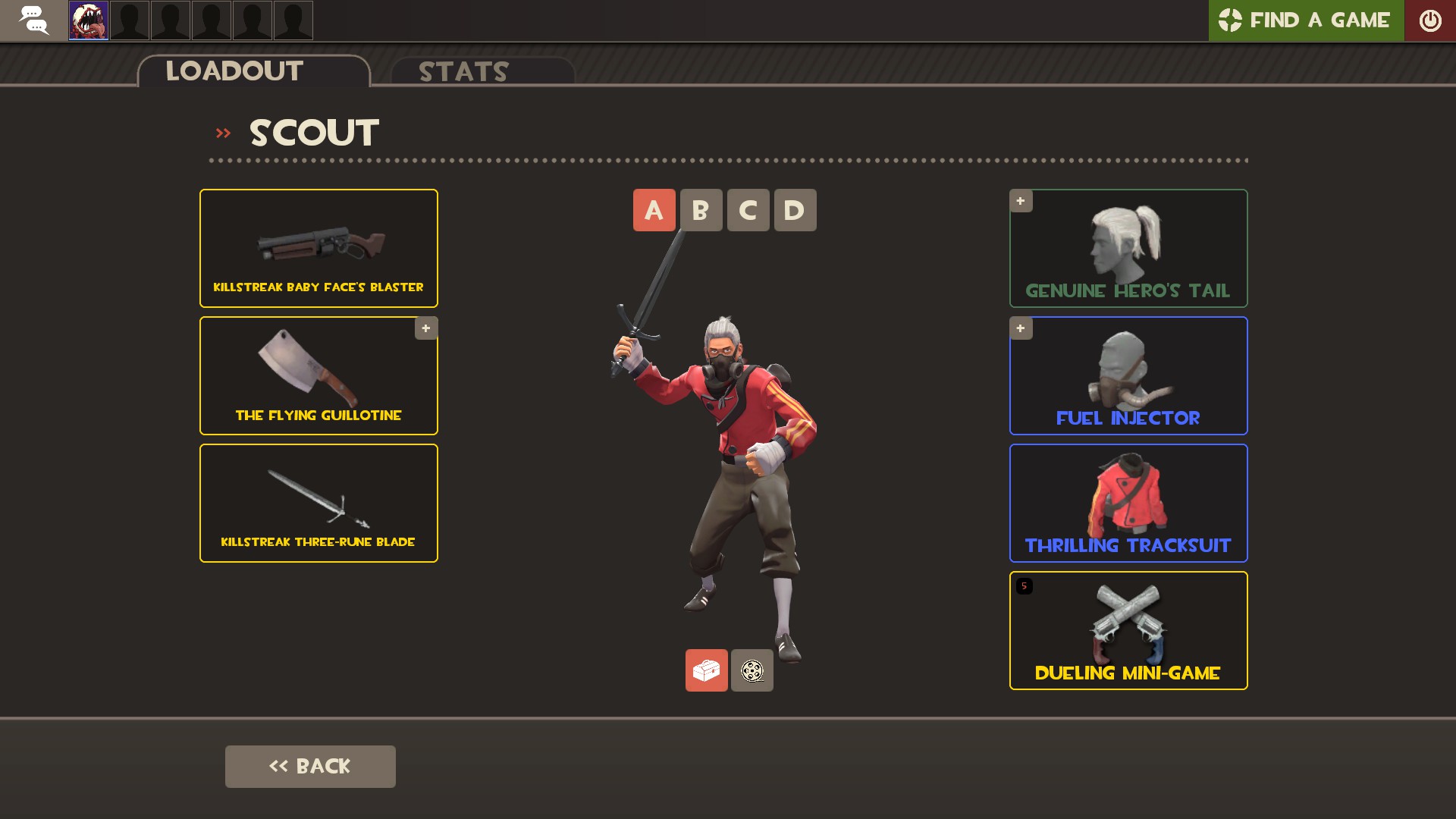The image size is (1456, 819).
Task: Switch to loadout preset B
Action: (701, 210)
